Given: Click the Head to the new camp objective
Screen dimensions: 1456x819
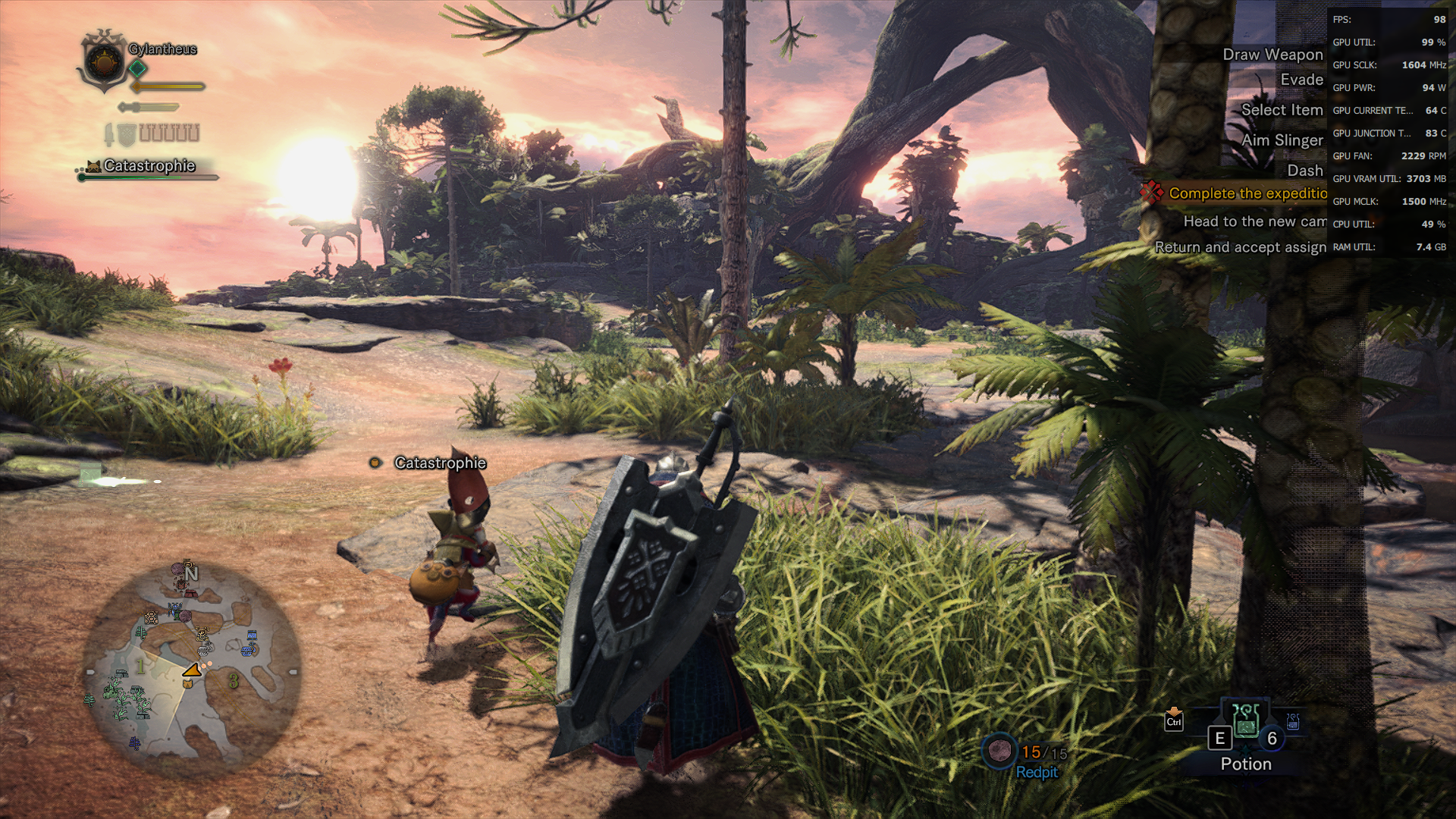Looking at the screenshot, I should (x=1254, y=221).
